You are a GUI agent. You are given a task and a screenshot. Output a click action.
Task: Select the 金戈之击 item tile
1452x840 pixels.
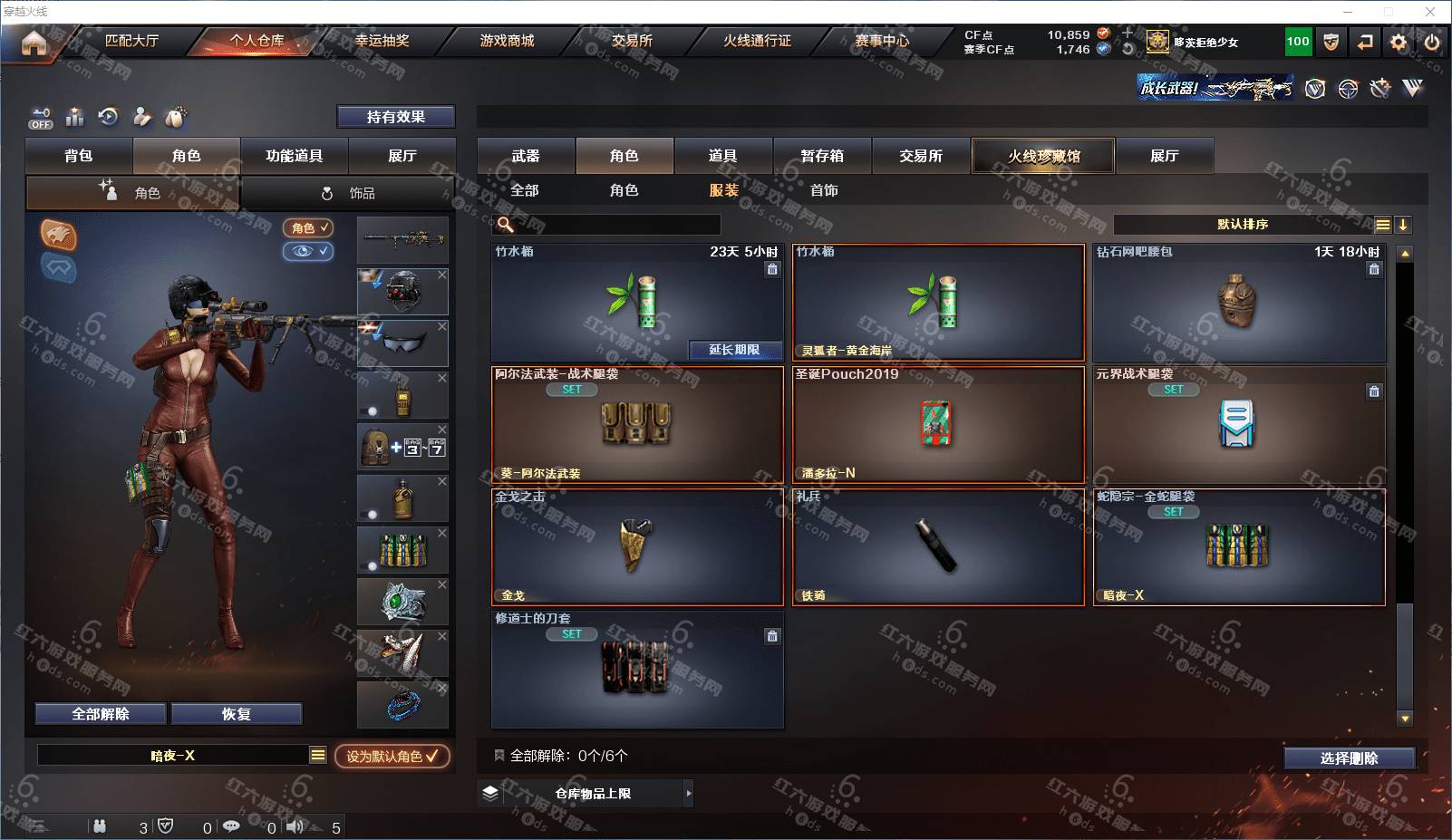(x=636, y=546)
